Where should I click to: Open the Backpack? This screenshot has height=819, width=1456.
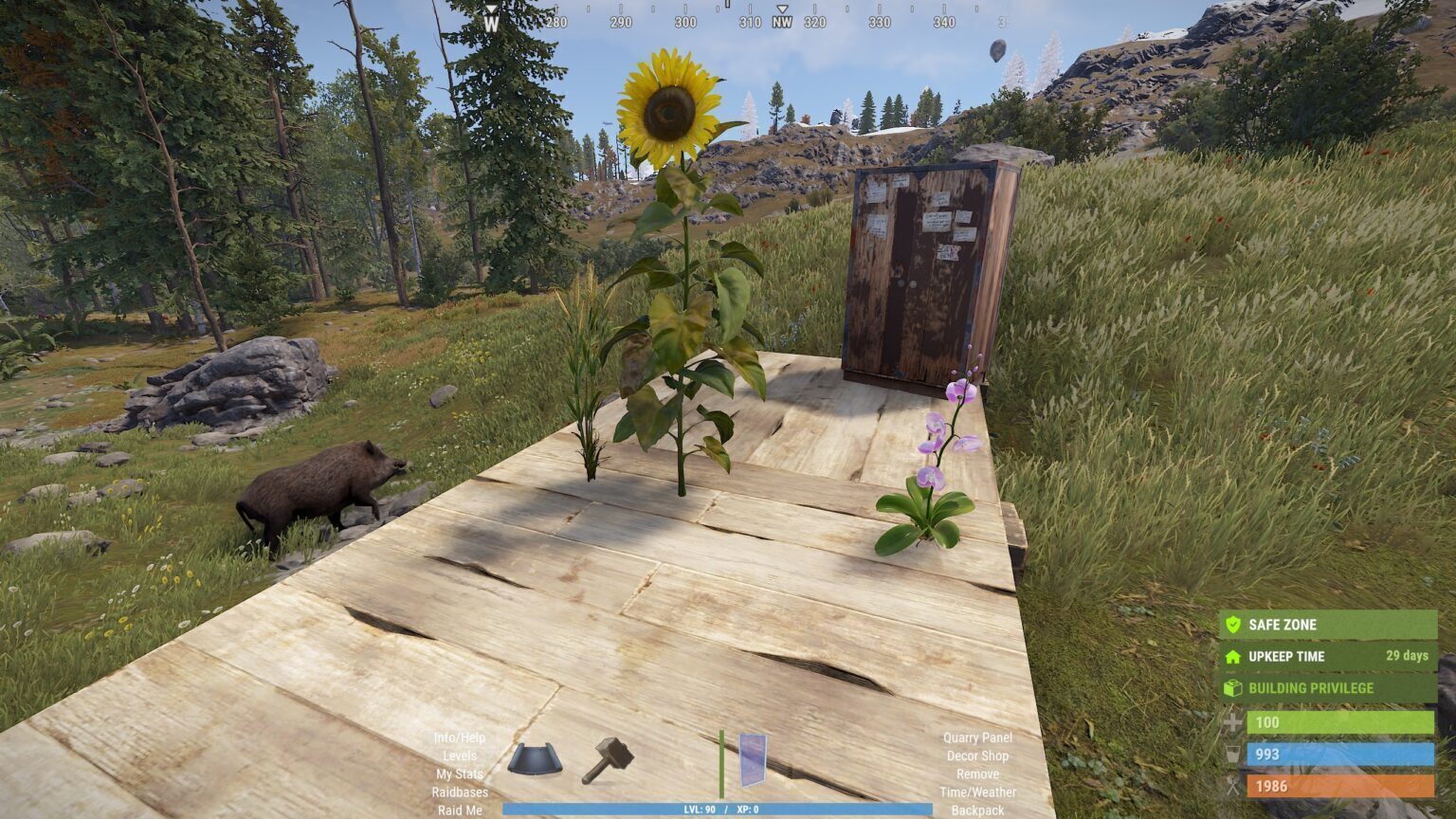point(977,810)
